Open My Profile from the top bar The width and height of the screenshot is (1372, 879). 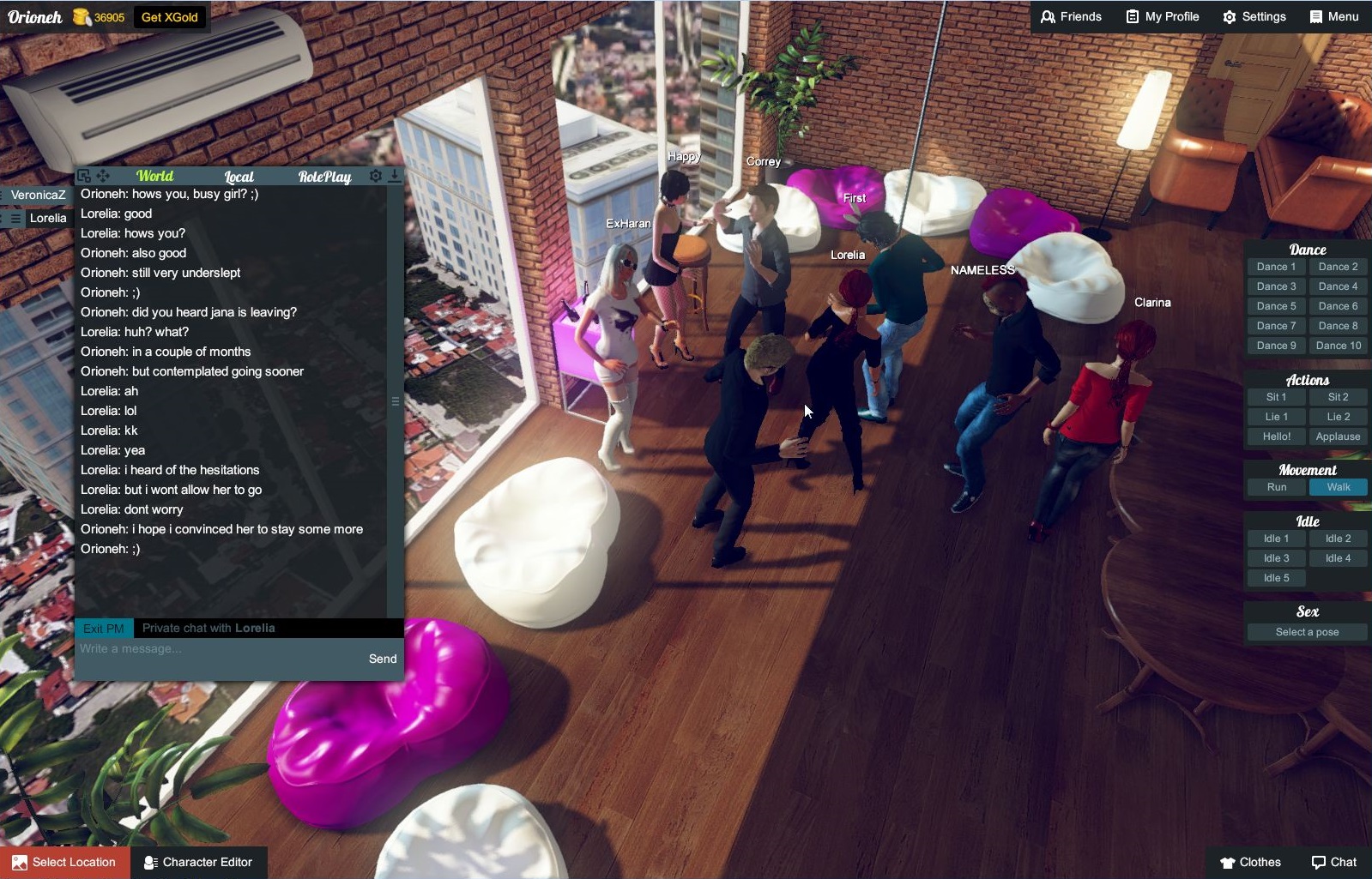coord(1162,16)
